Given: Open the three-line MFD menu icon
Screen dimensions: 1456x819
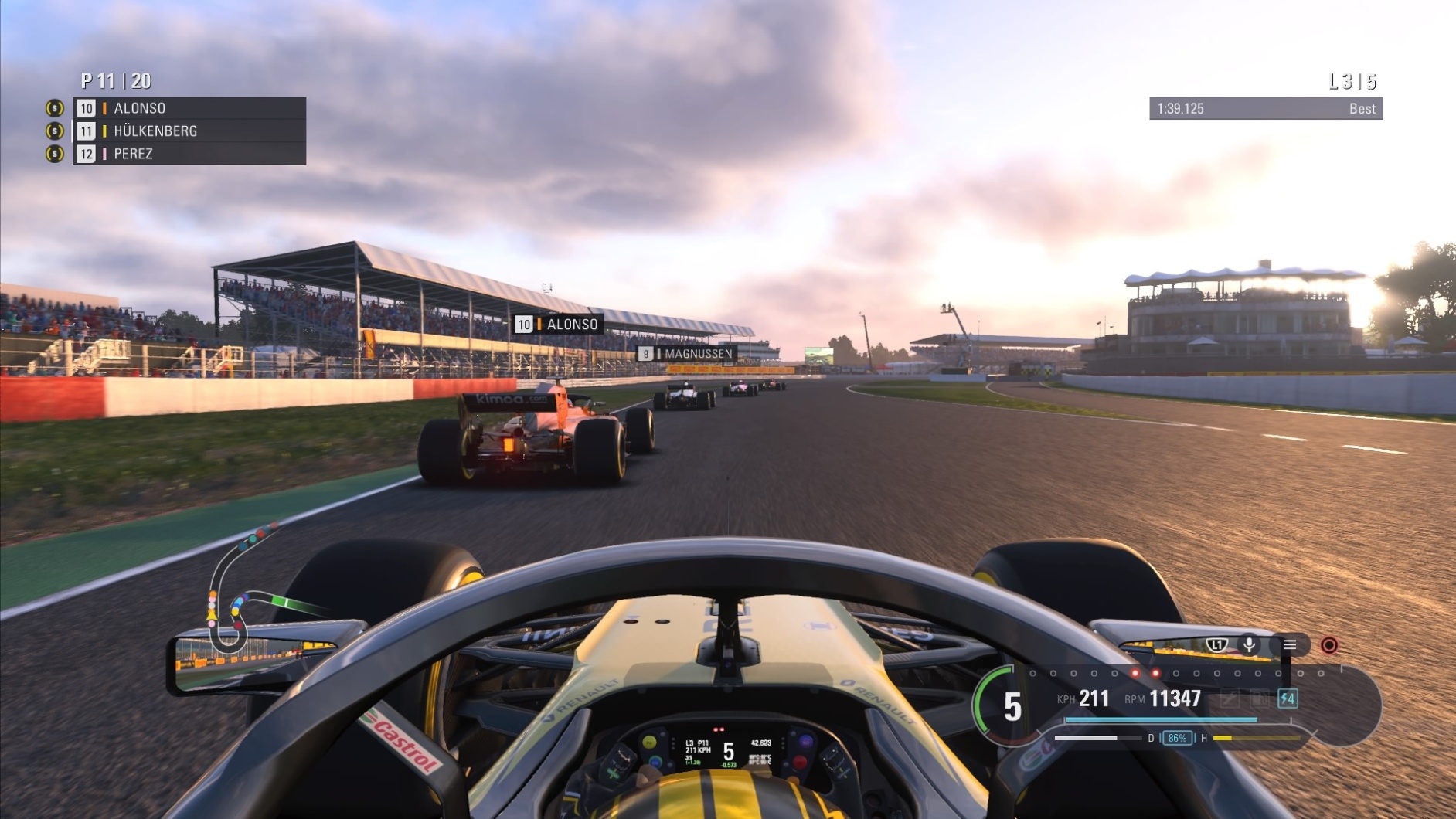Looking at the screenshot, I should 1290,645.
